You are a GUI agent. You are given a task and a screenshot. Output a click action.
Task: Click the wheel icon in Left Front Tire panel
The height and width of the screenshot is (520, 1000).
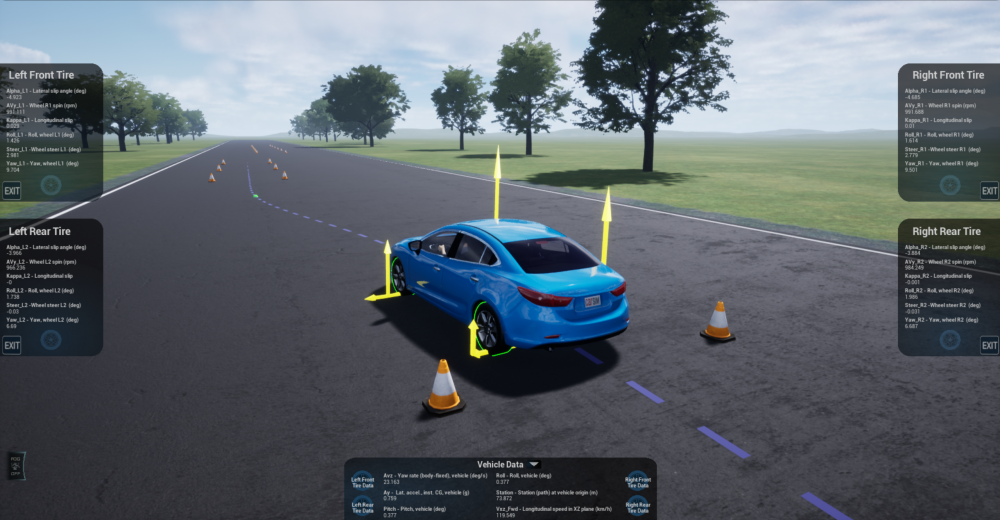[x=51, y=185]
